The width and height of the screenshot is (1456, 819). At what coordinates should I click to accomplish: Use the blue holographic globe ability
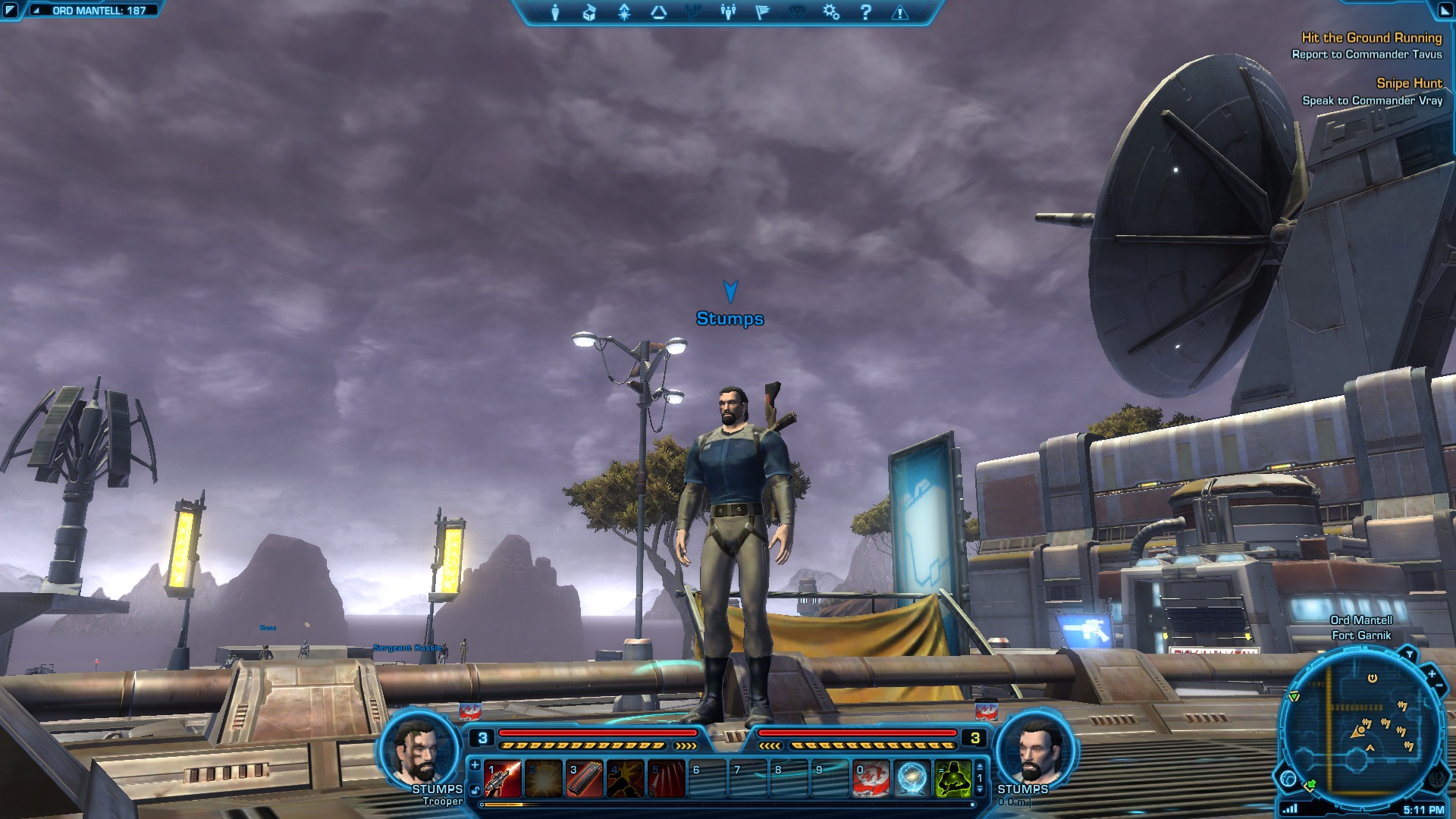(x=912, y=780)
